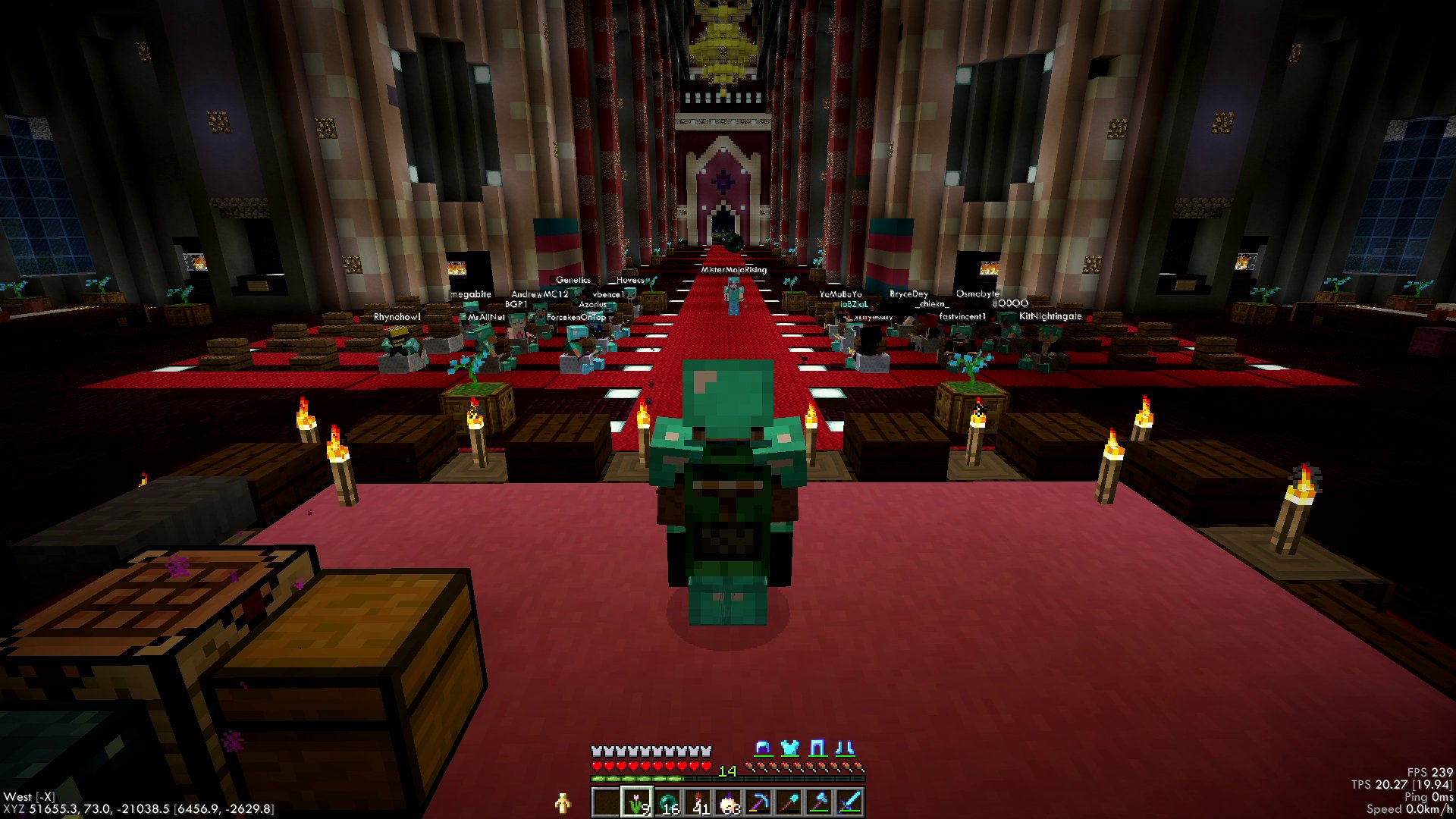Click the Totem of Undying icon

click(x=561, y=802)
